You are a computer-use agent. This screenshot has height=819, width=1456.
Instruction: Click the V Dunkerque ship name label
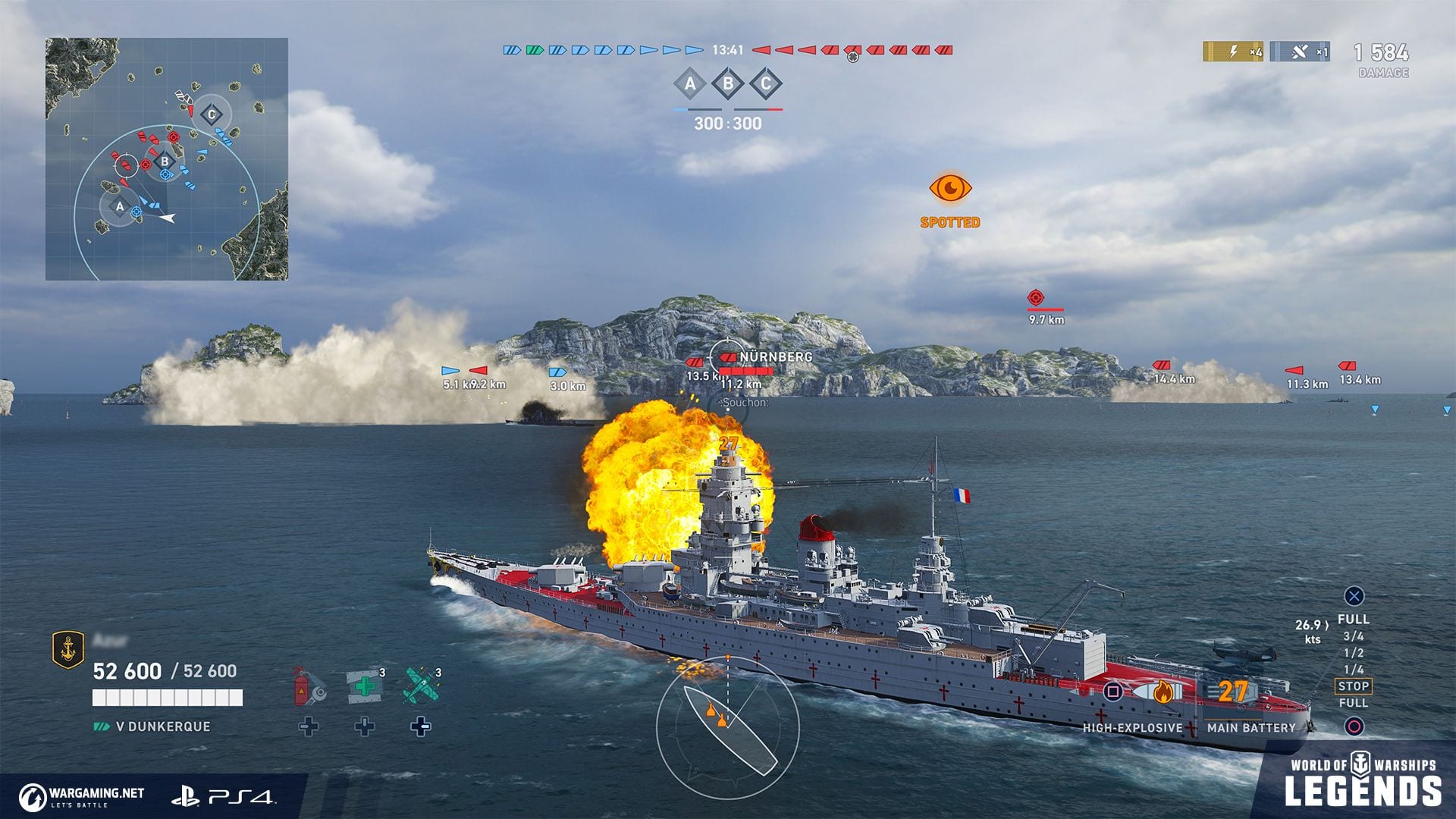click(x=162, y=726)
